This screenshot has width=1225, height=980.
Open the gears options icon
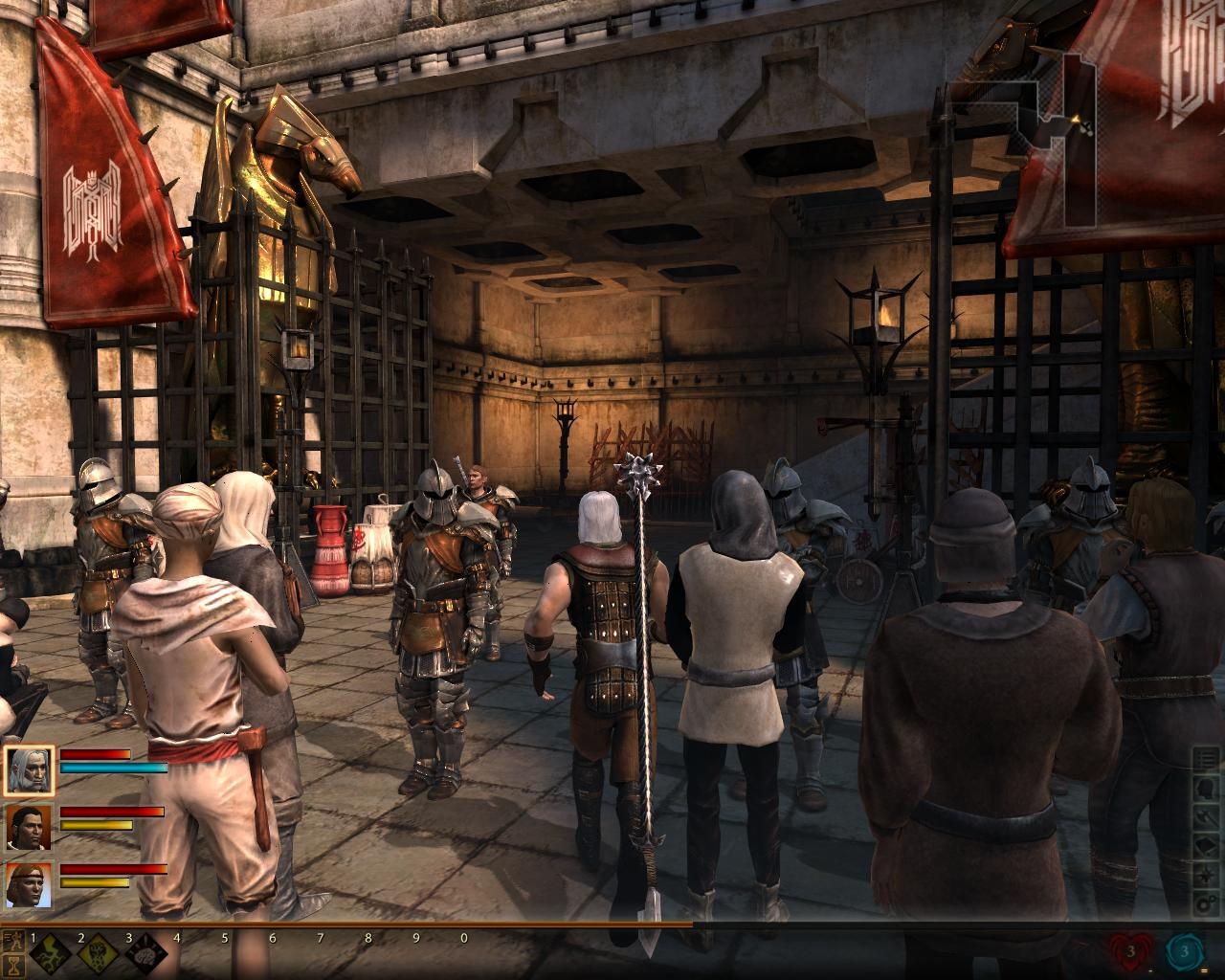click(x=1207, y=905)
